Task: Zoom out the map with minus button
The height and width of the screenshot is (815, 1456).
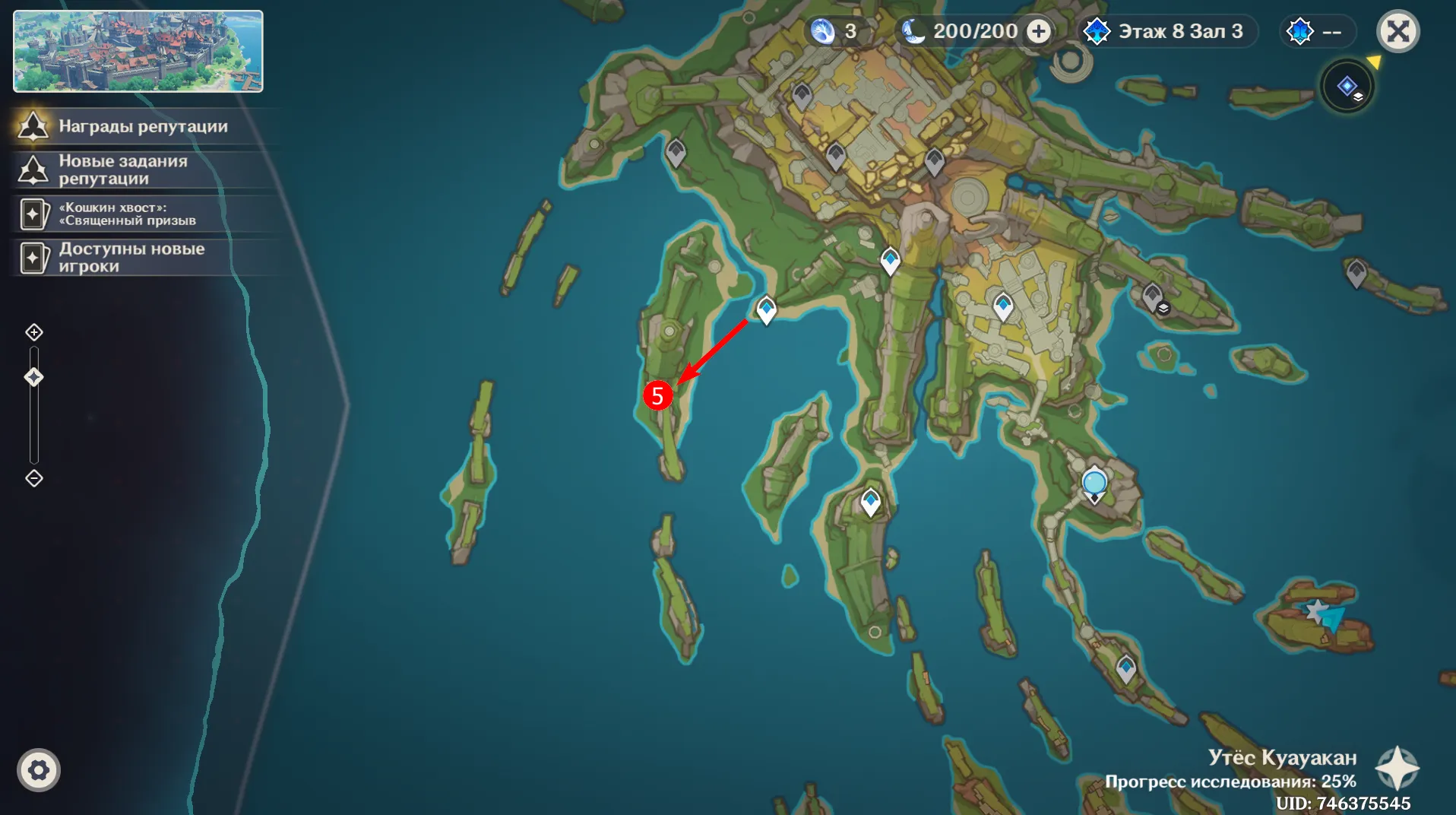Action: pyautogui.click(x=34, y=478)
